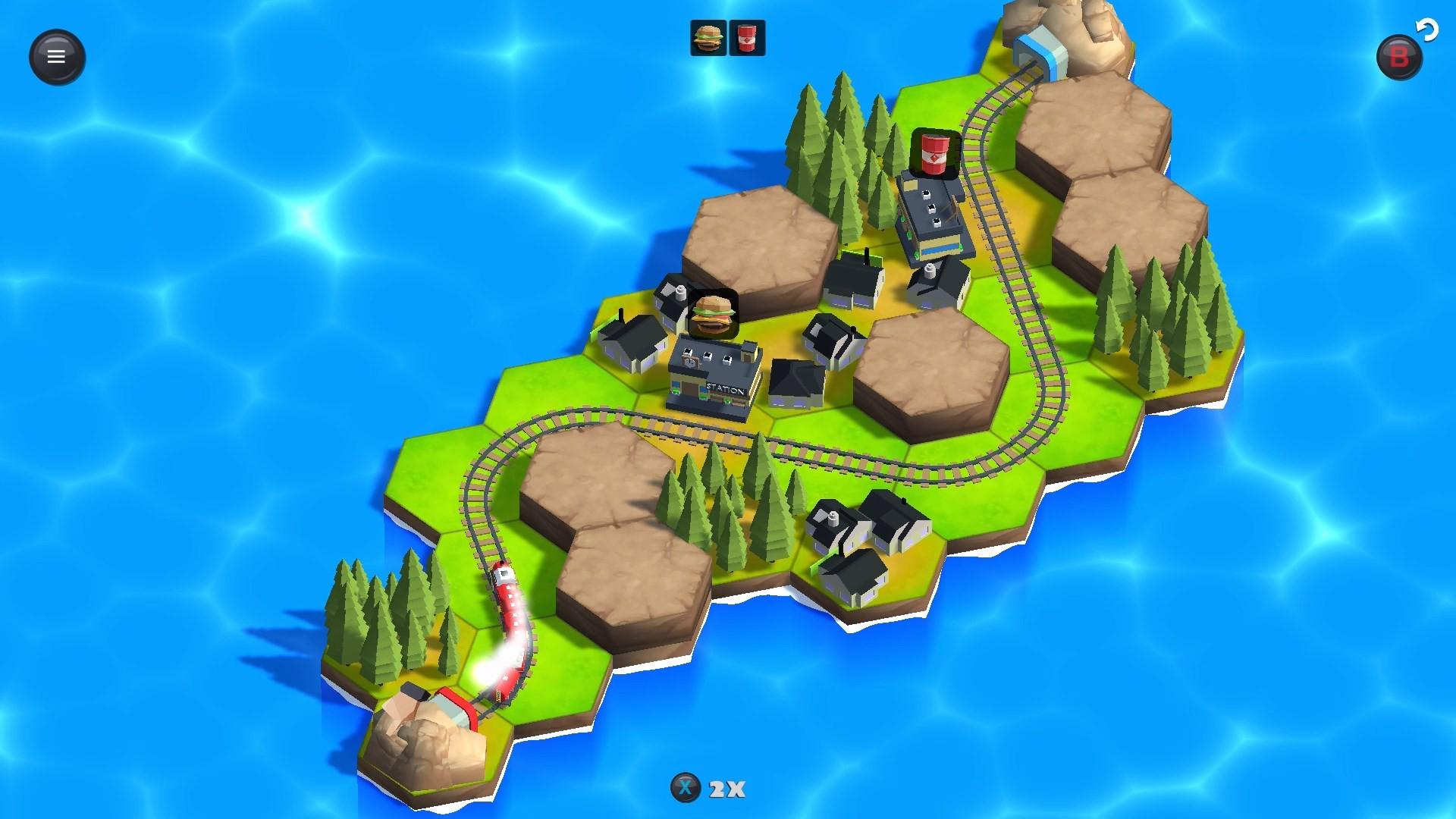This screenshot has width=1456, height=819.
Task: Click the burger marker above the station
Action: tap(713, 315)
